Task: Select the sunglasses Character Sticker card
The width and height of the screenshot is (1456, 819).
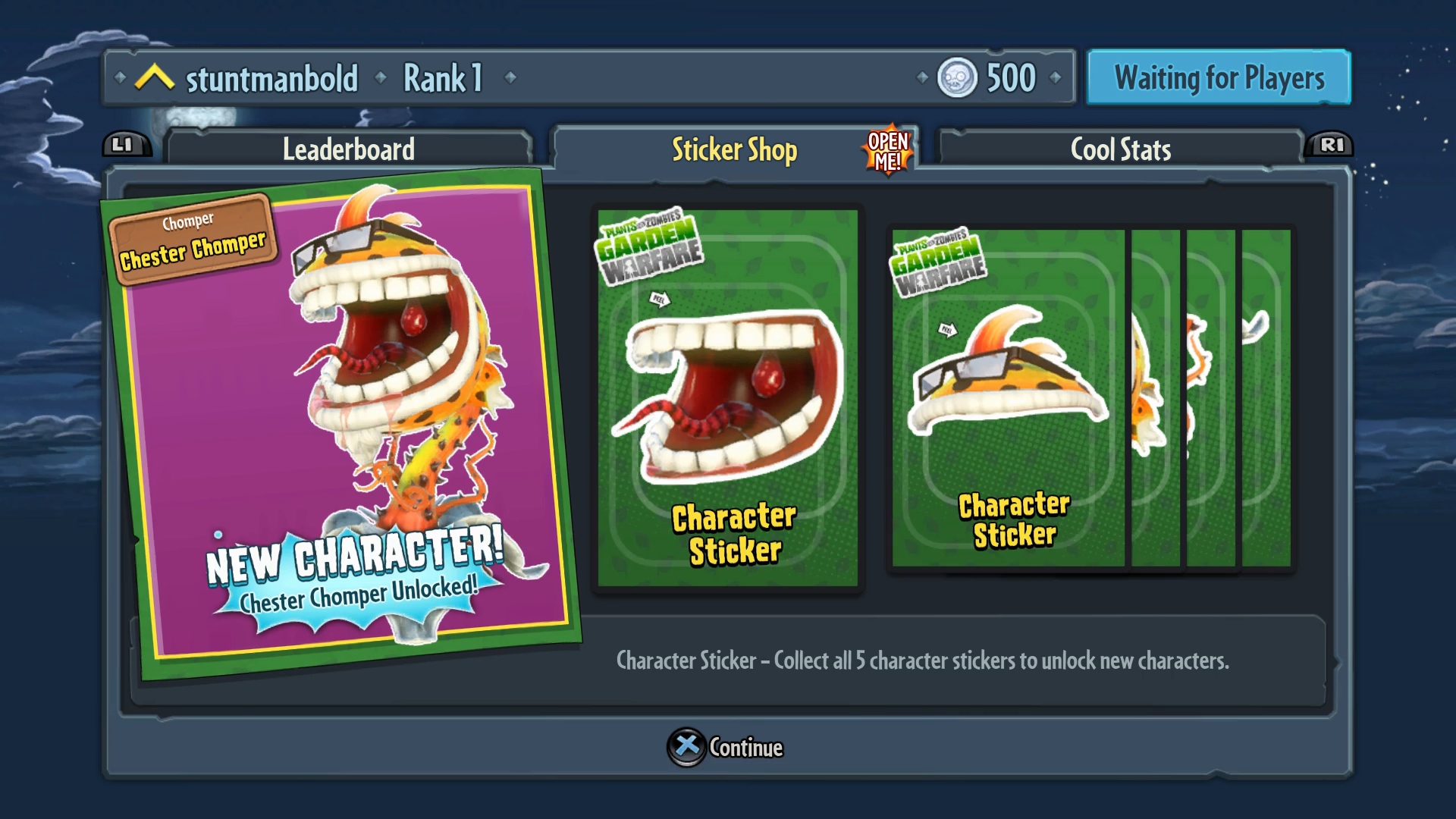Action: [x=1008, y=398]
